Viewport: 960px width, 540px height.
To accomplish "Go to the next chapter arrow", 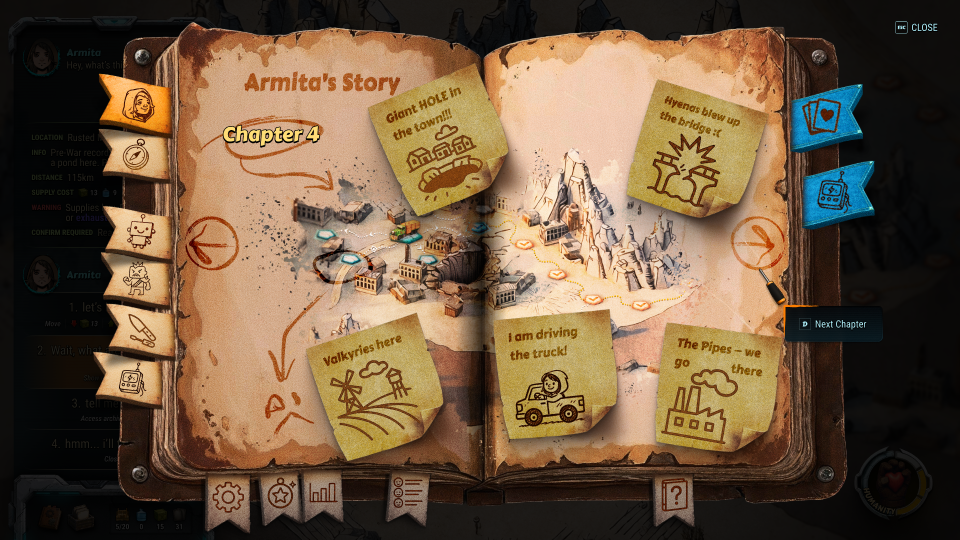I will click(758, 241).
